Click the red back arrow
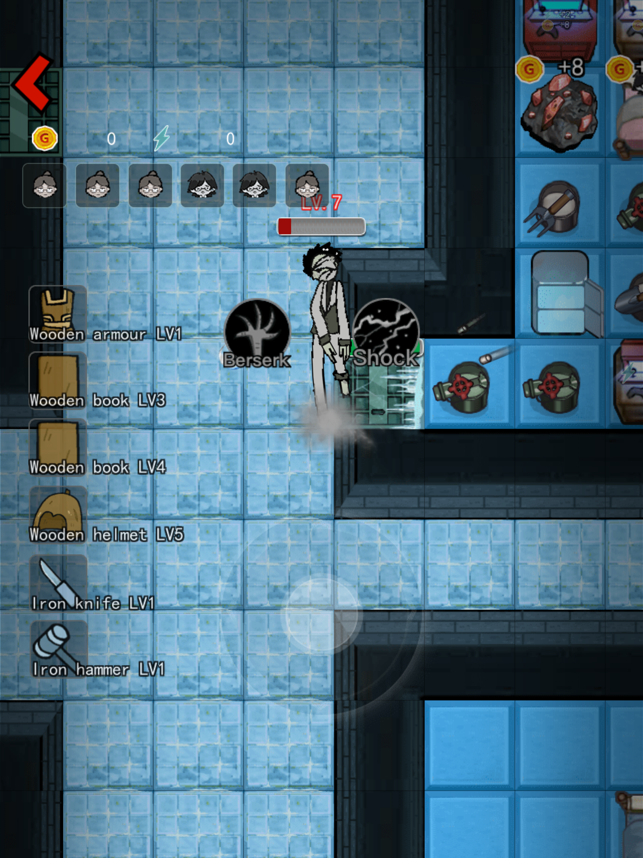Image resolution: width=643 pixels, height=858 pixels. coord(32,85)
